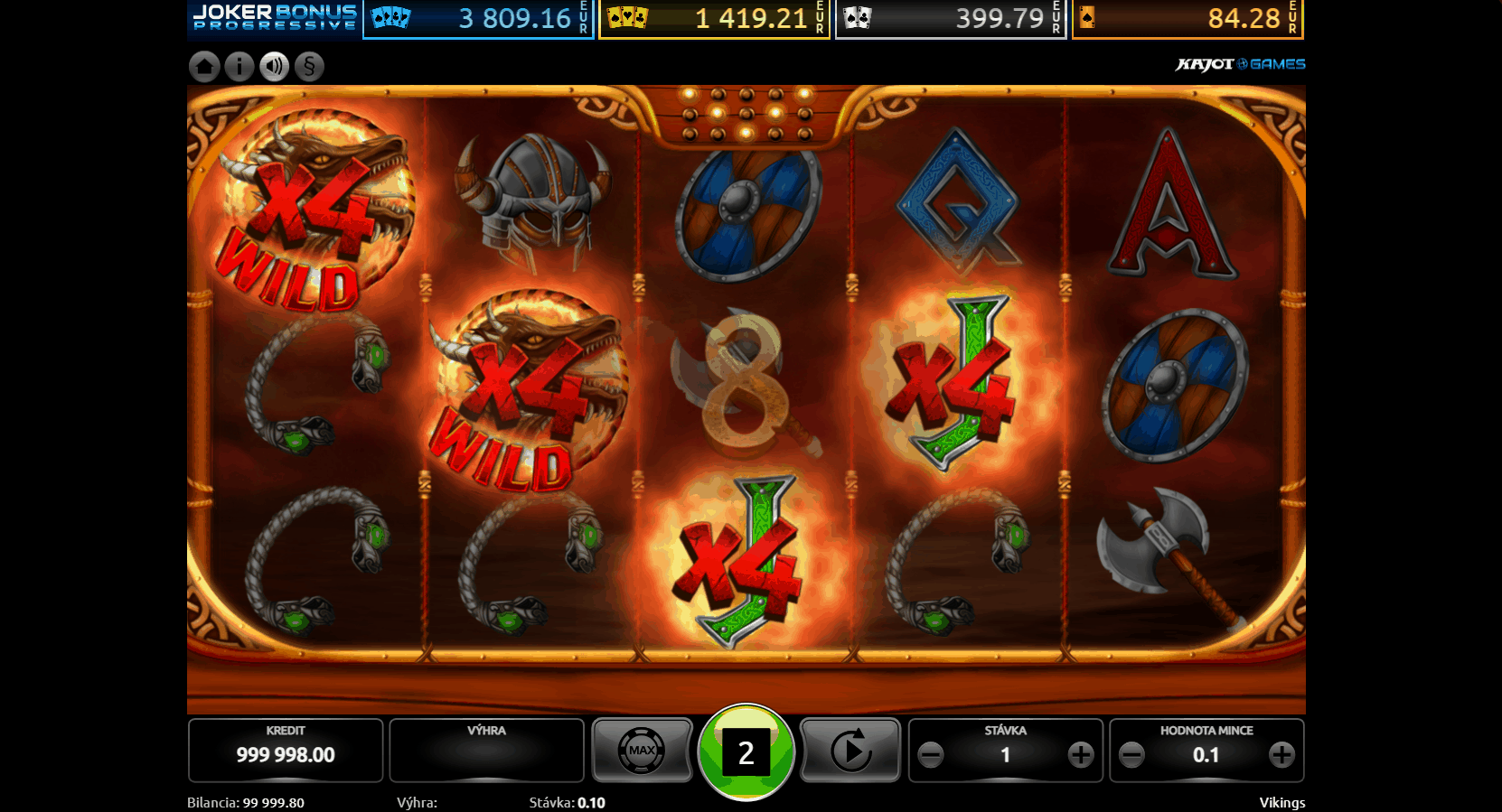Decrease the Stávka bet amount
The height and width of the screenshot is (812, 1502).
pos(931,755)
